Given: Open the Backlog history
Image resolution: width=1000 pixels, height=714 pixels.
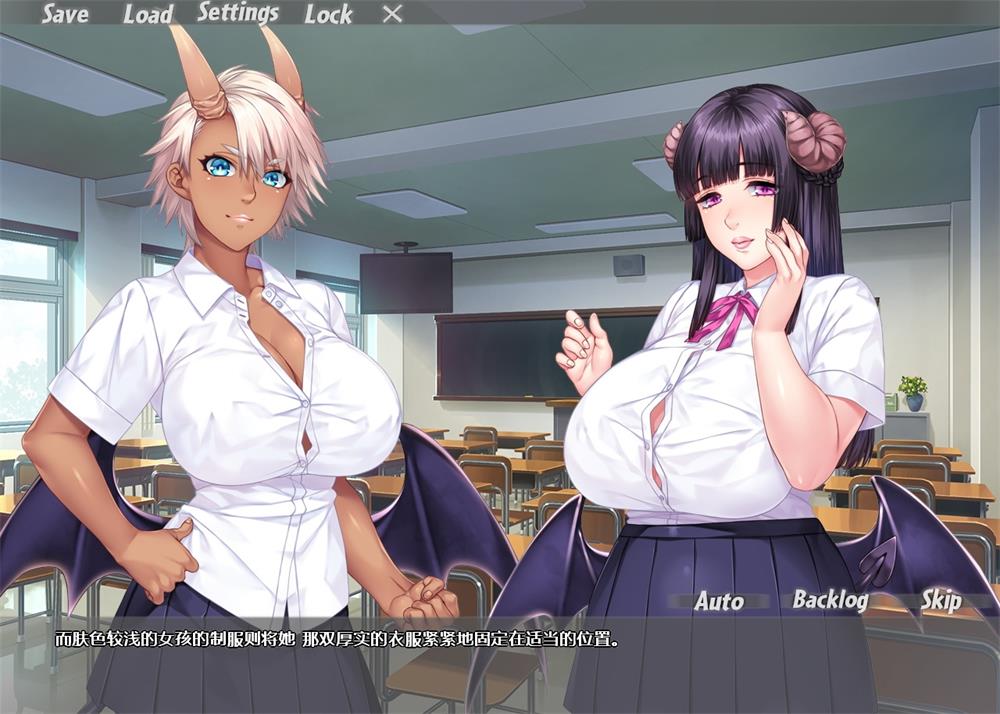Looking at the screenshot, I should pos(828,599).
